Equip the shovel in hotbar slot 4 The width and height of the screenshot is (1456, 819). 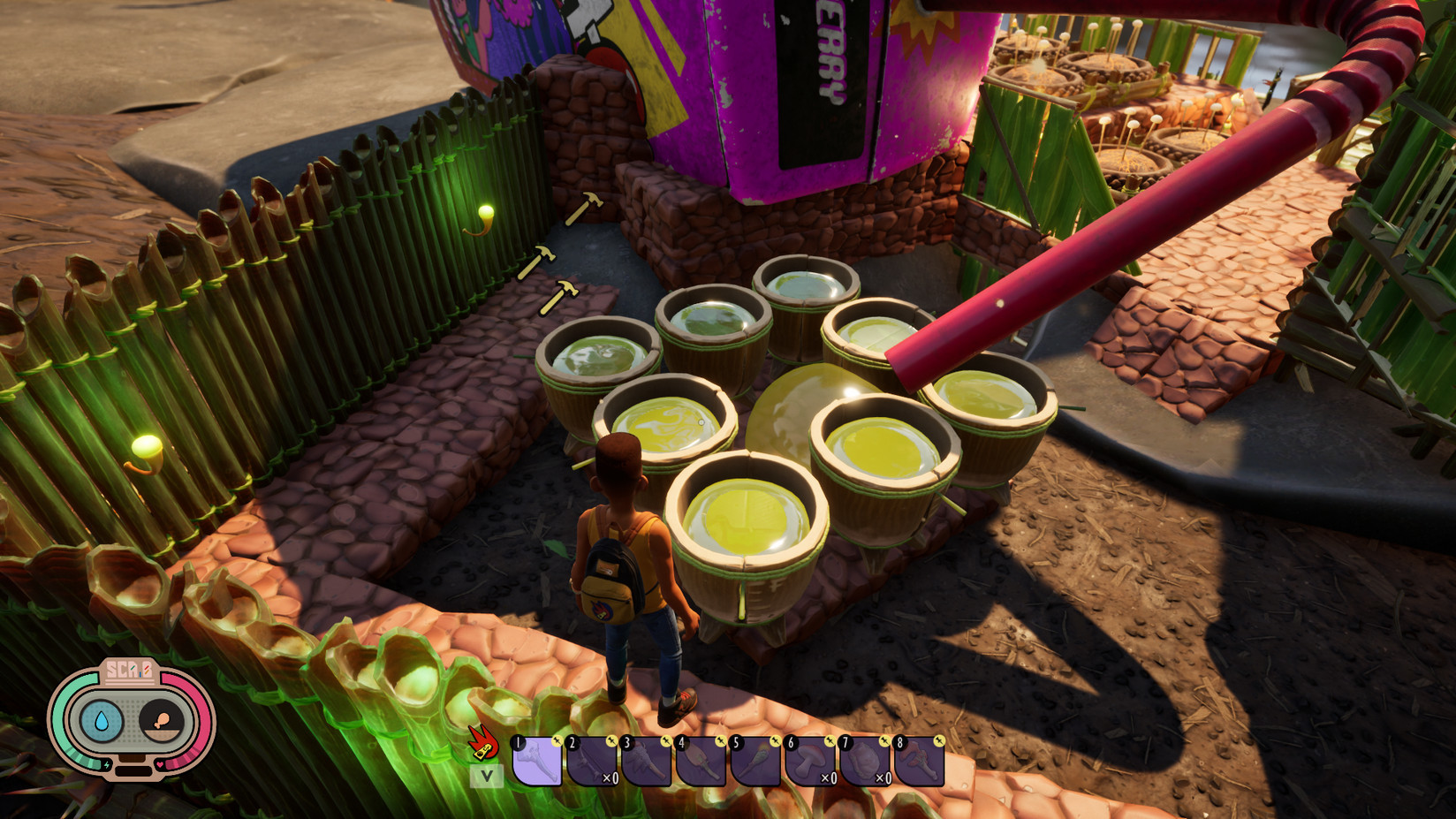click(701, 762)
